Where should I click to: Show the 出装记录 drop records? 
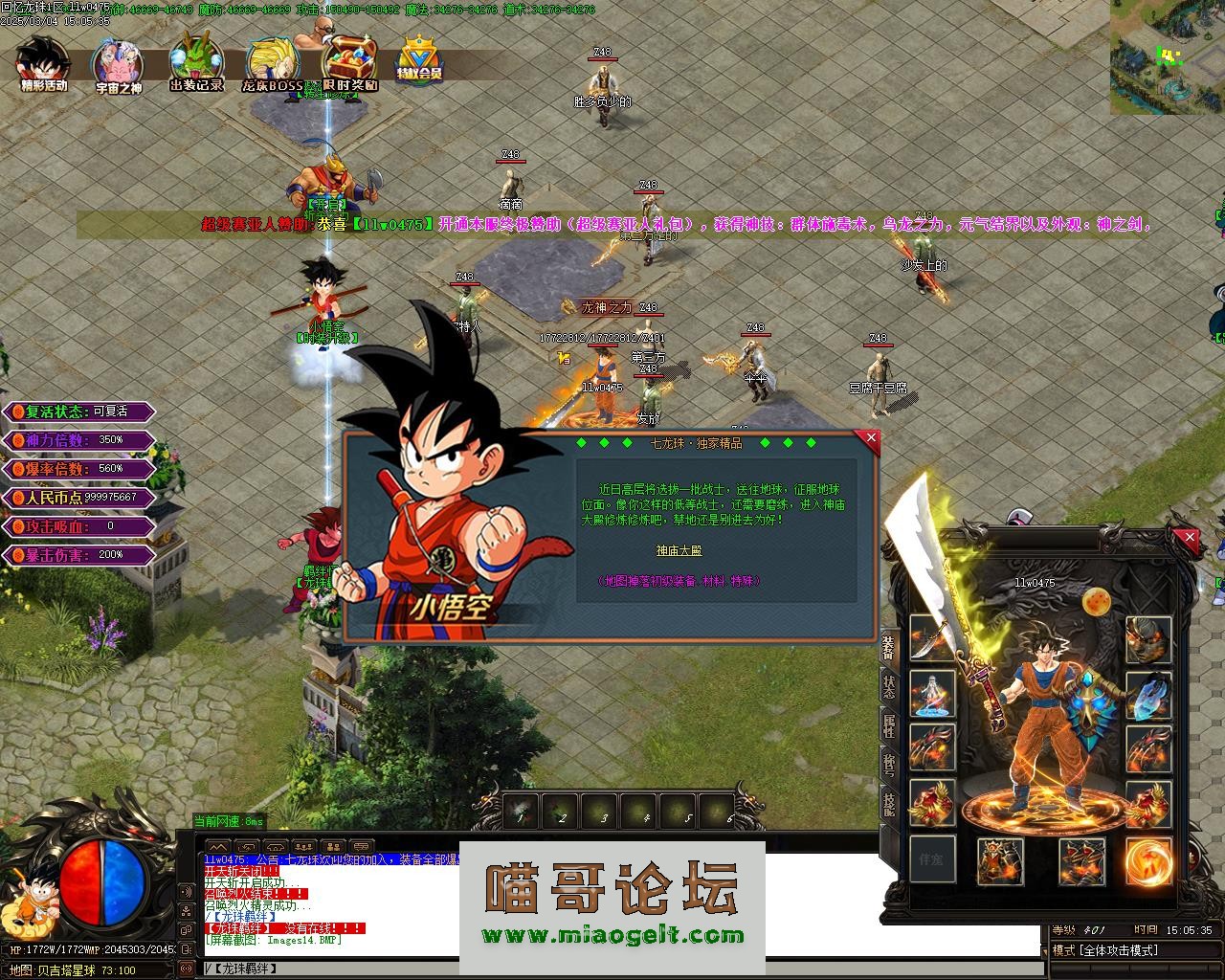click(x=196, y=62)
